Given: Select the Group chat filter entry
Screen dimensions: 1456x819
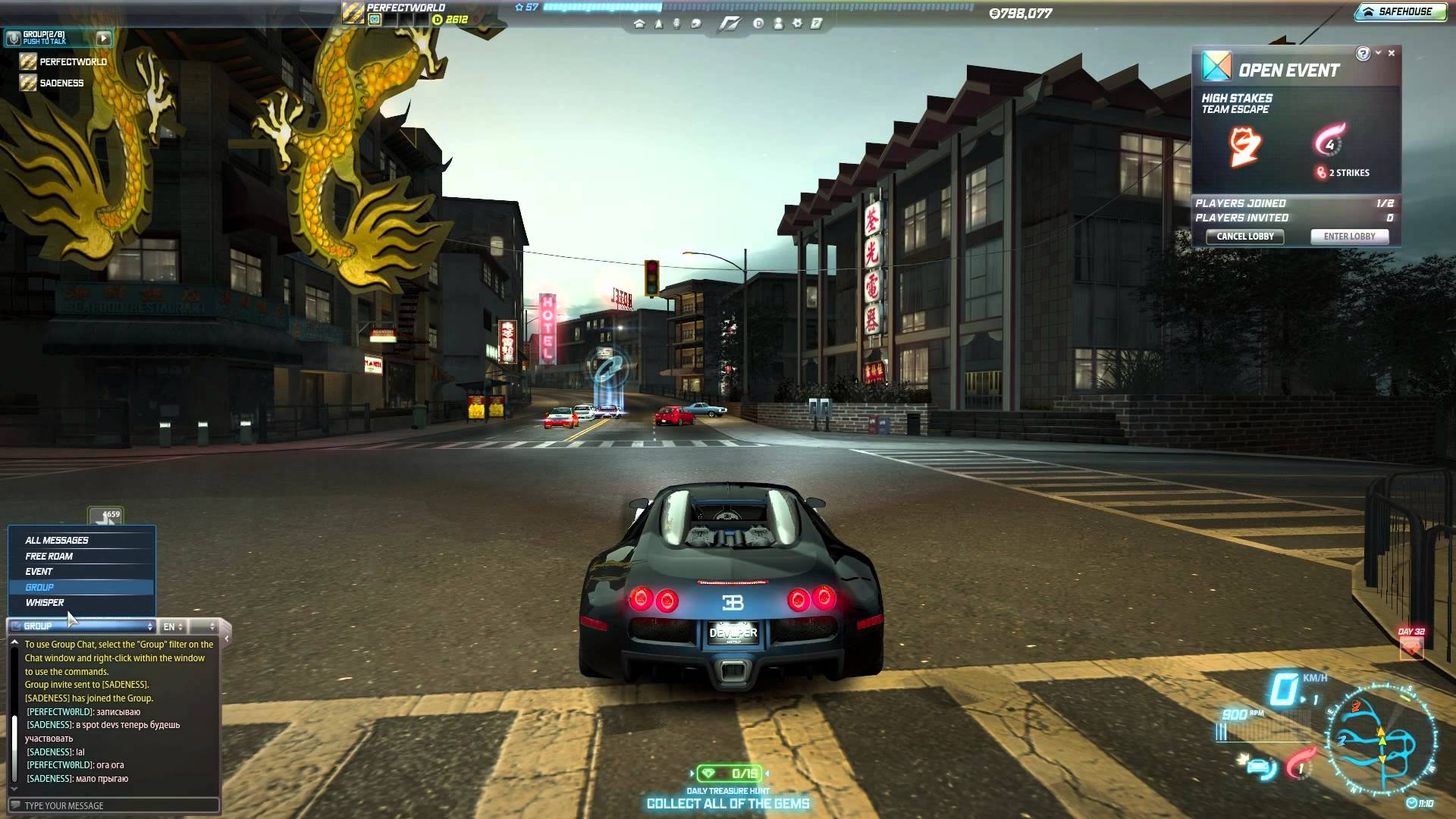Looking at the screenshot, I should coord(39,588).
